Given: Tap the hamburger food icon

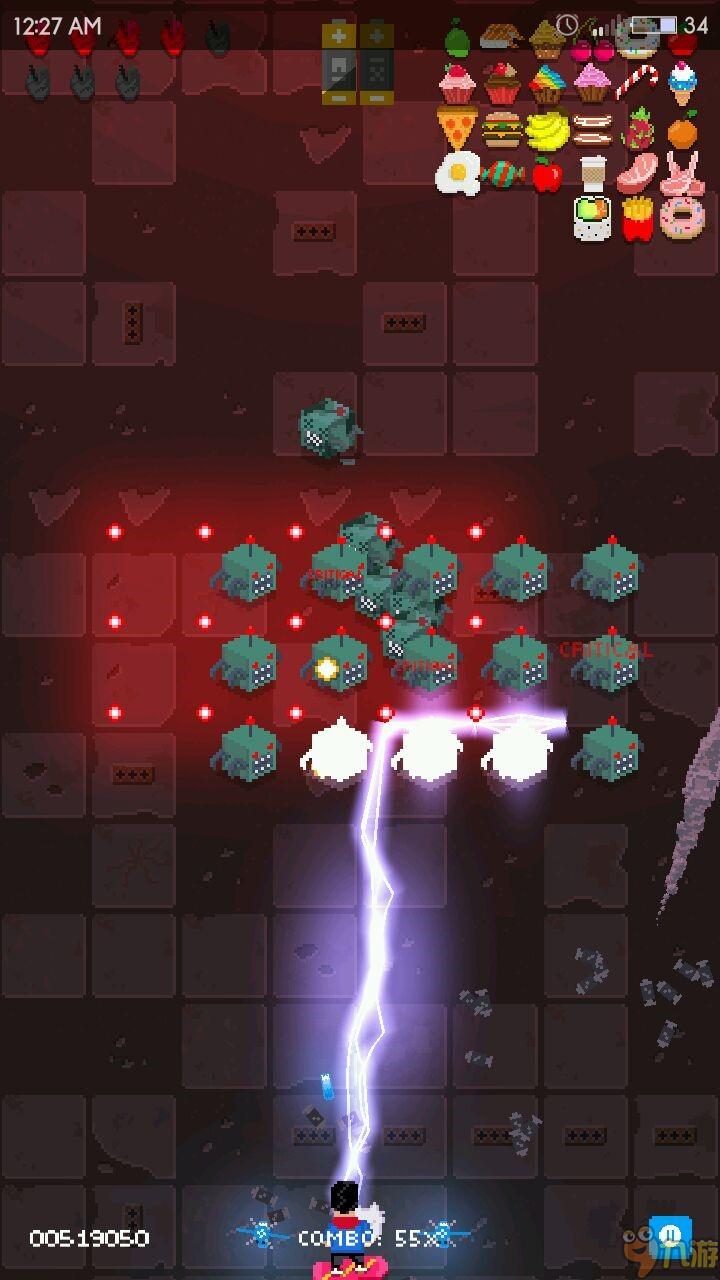Looking at the screenshot, I should point(502,129).
